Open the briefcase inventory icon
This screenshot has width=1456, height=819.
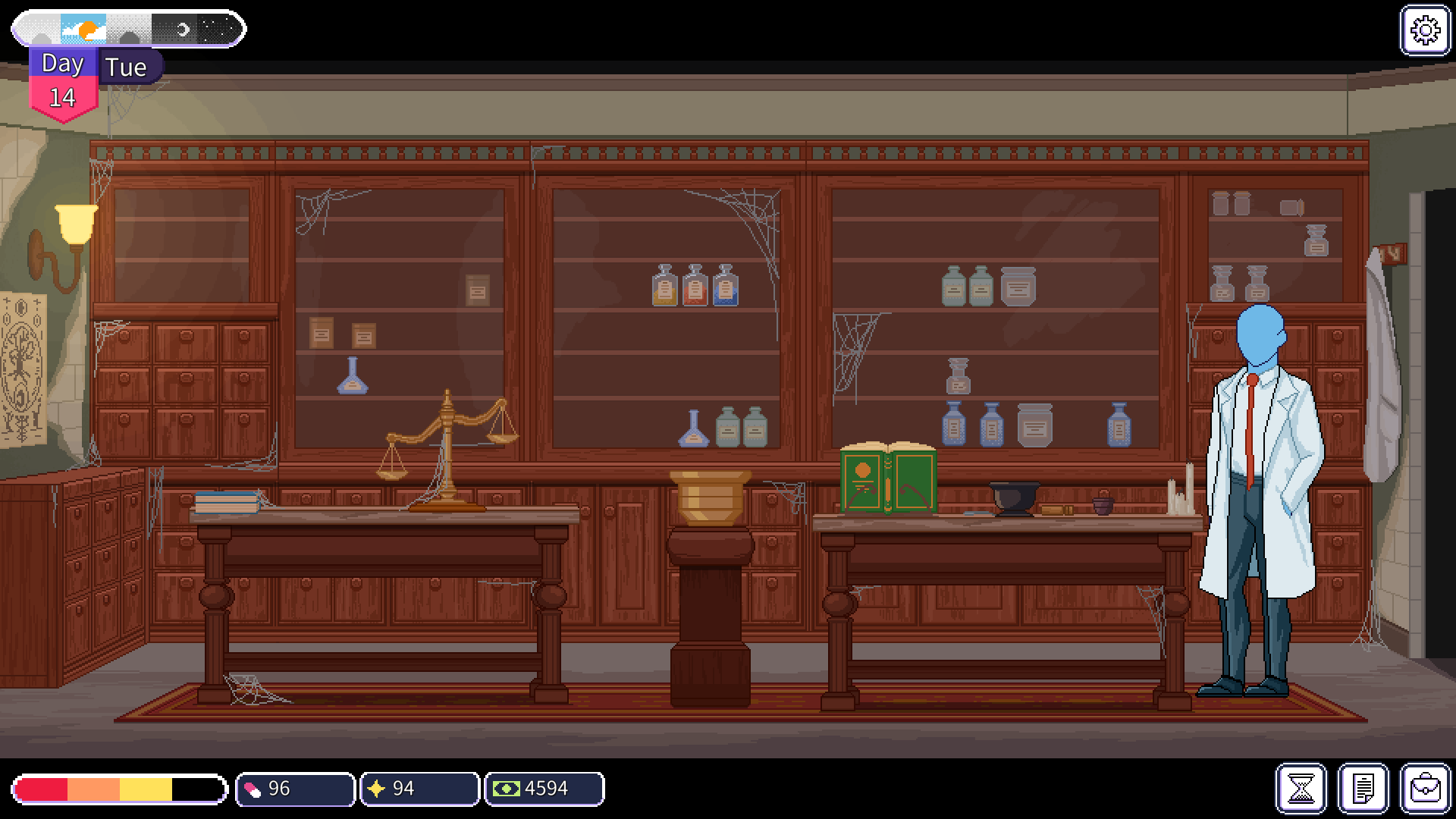click(1424, 788)
